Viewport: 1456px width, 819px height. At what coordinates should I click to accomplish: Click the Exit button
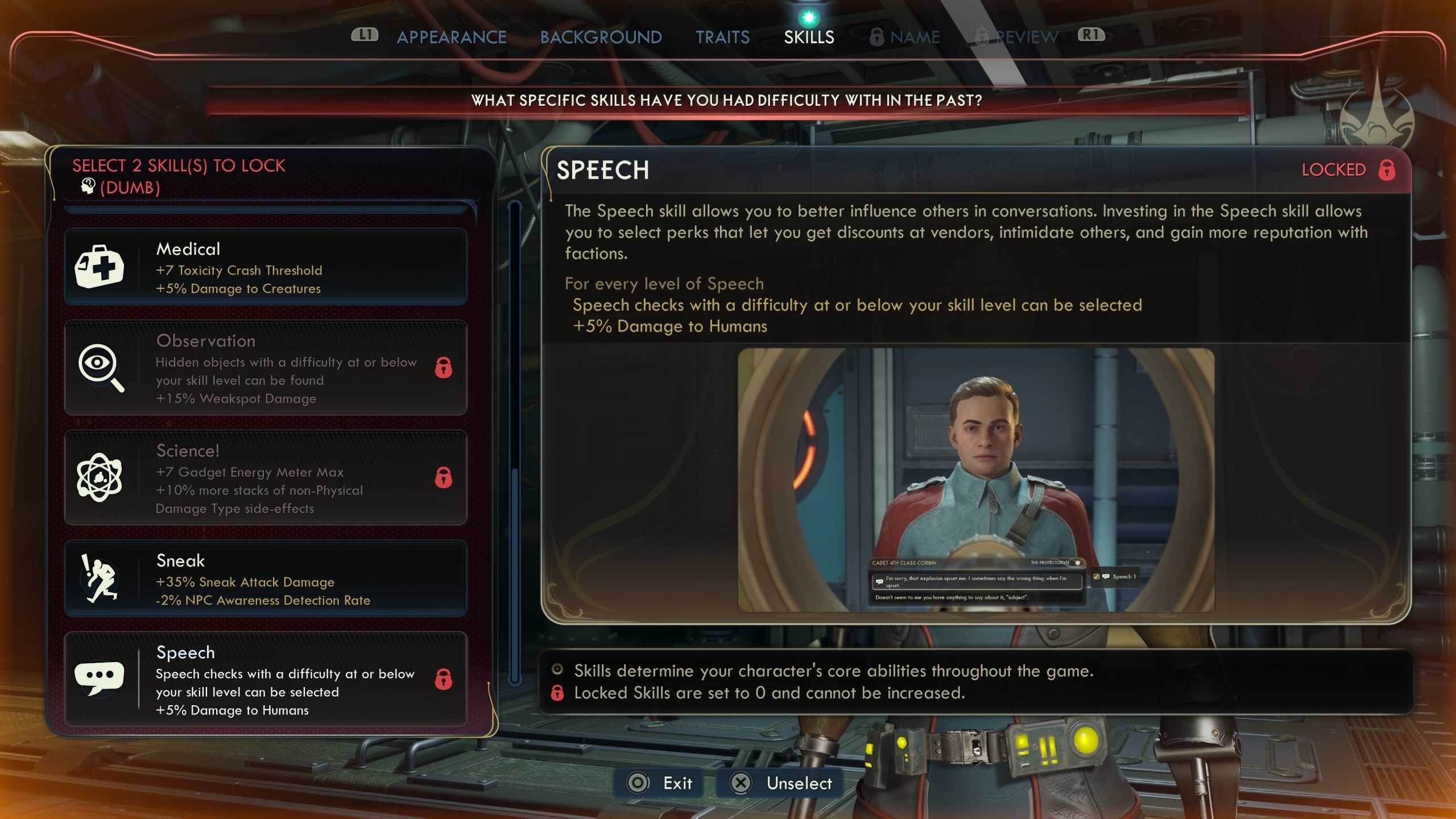pos(660,783)
